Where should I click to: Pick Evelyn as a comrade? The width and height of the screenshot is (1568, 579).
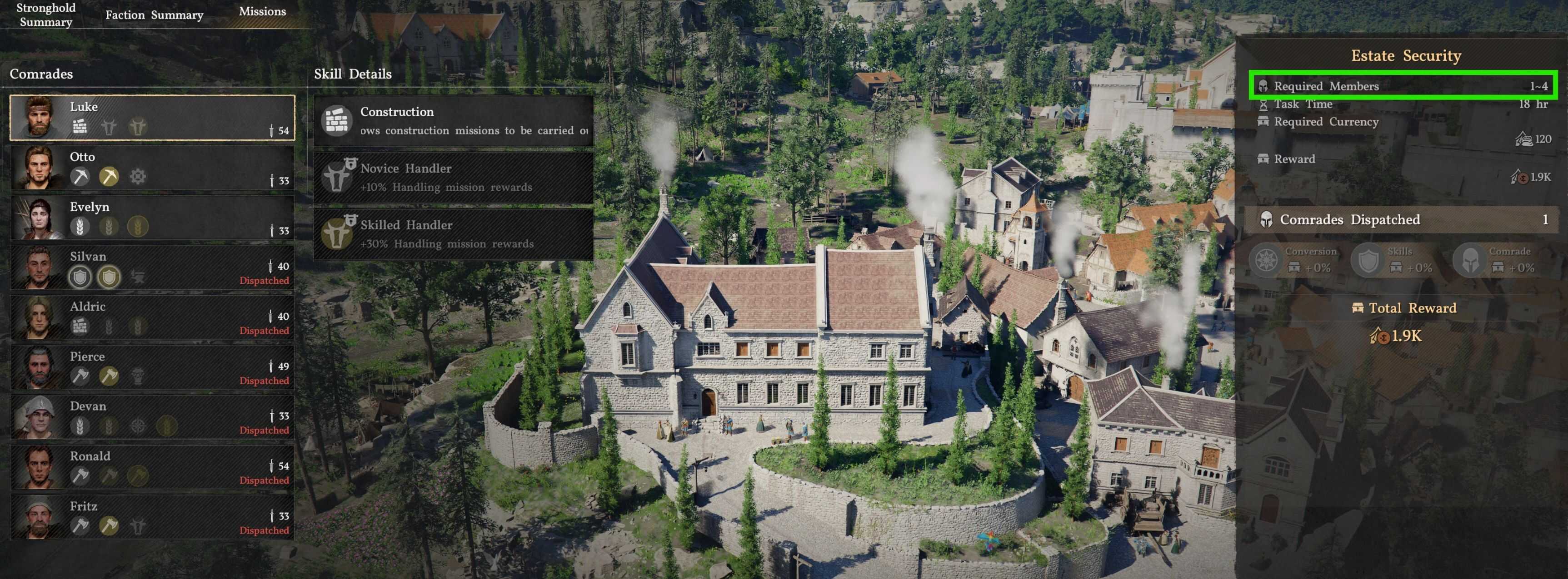point(152,217)
